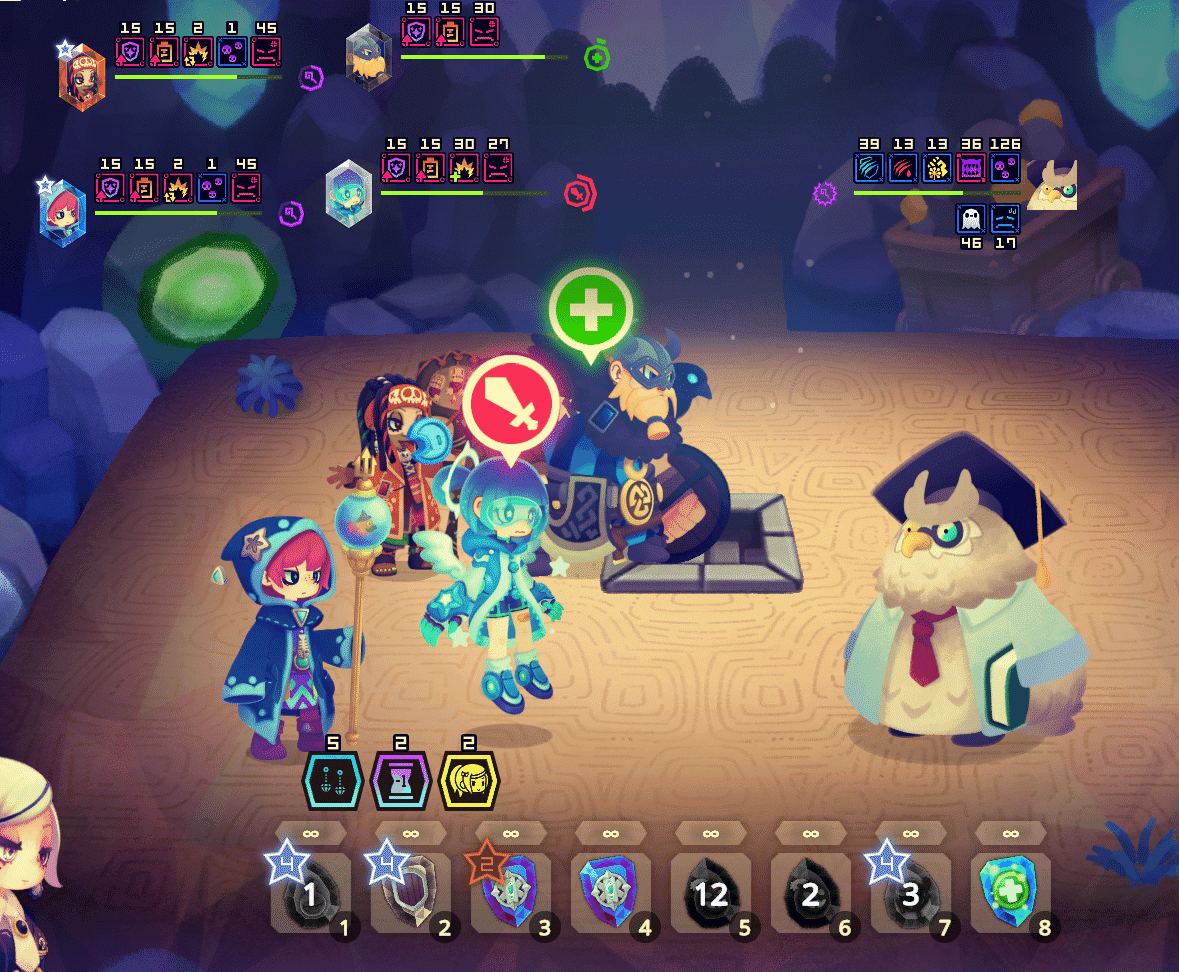This screenshot has width=1179, height=972.
Task: Activate the green cross heal skill
Action: click(x=1010, y=893)
